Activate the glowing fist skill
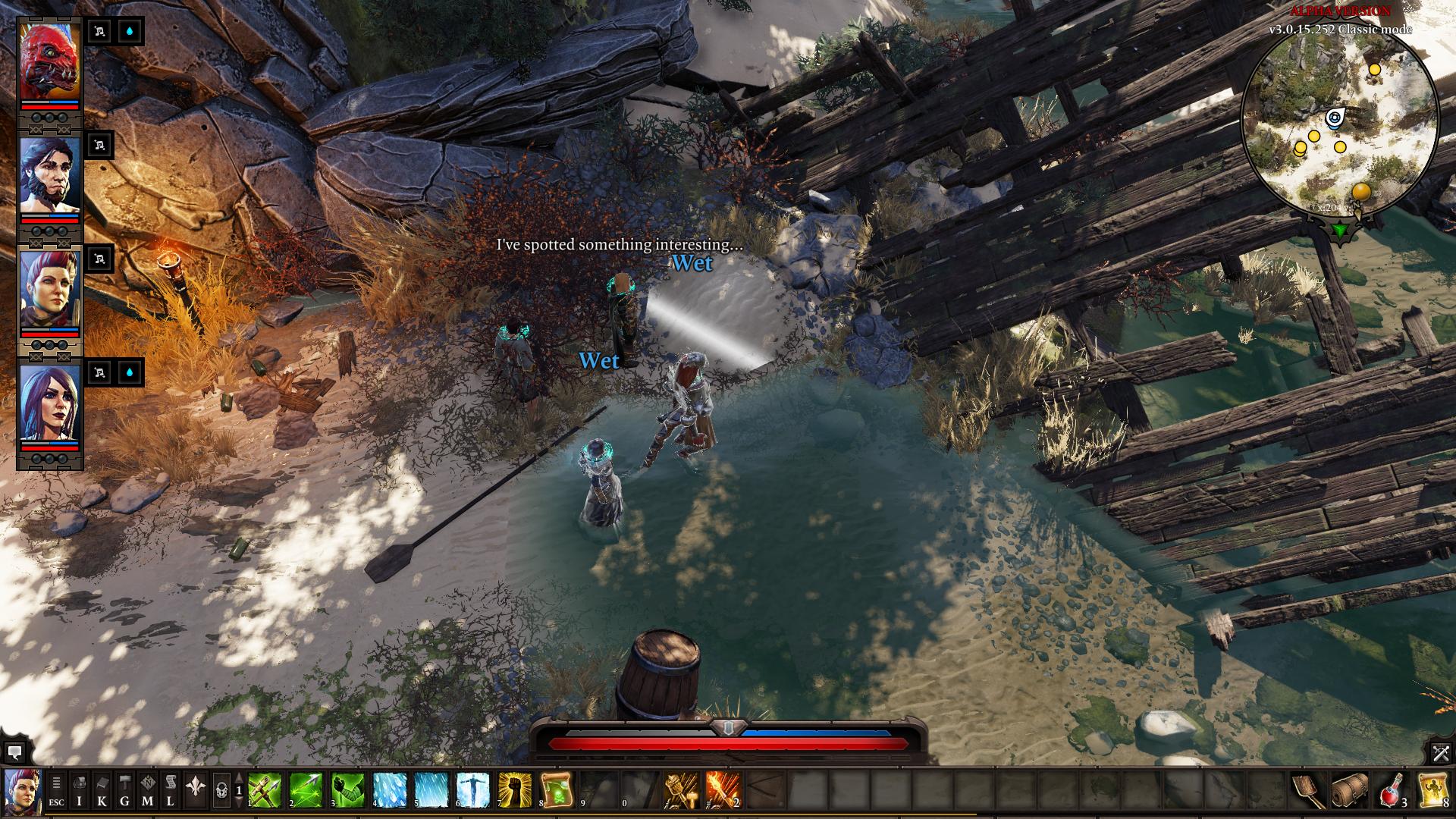The height and width of the screenshot is (819, 1456). (515, 790)
